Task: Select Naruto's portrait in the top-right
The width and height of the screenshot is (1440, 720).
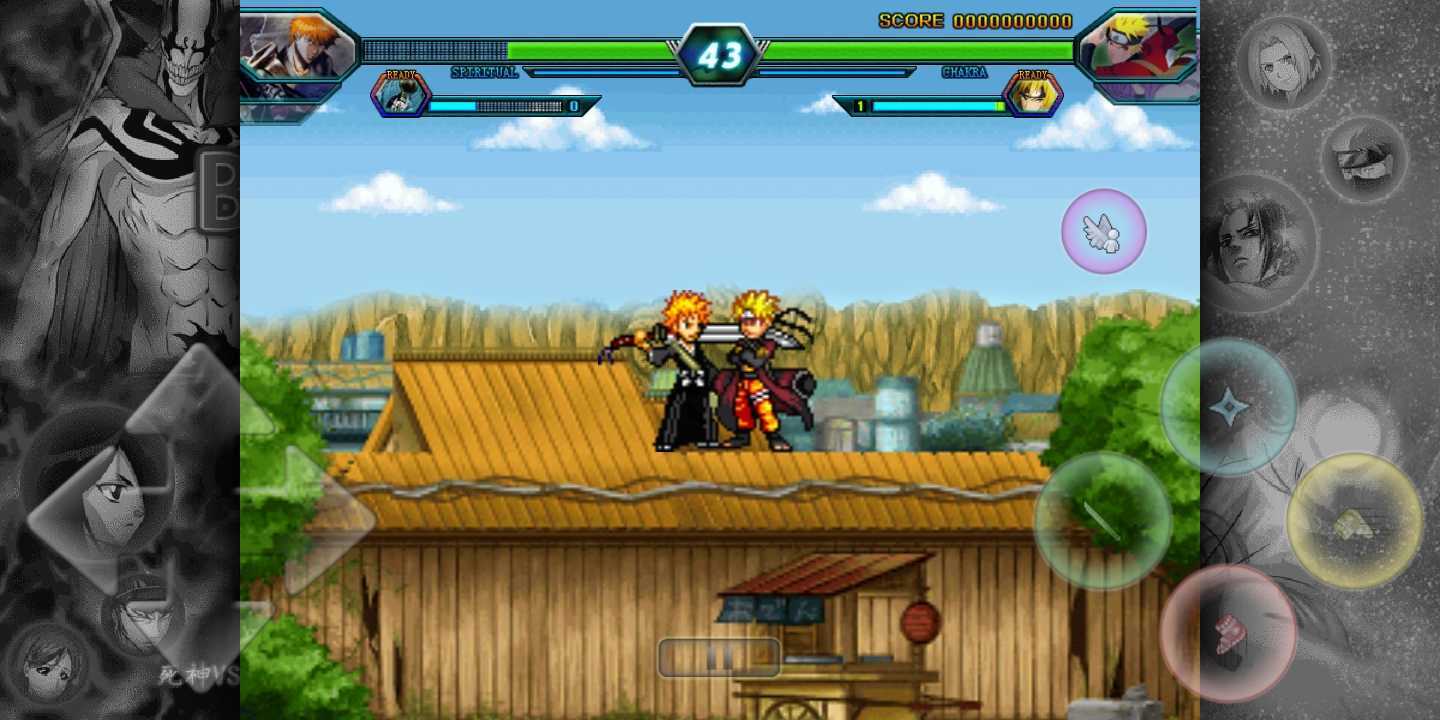Action: [x=1138, y=45]
